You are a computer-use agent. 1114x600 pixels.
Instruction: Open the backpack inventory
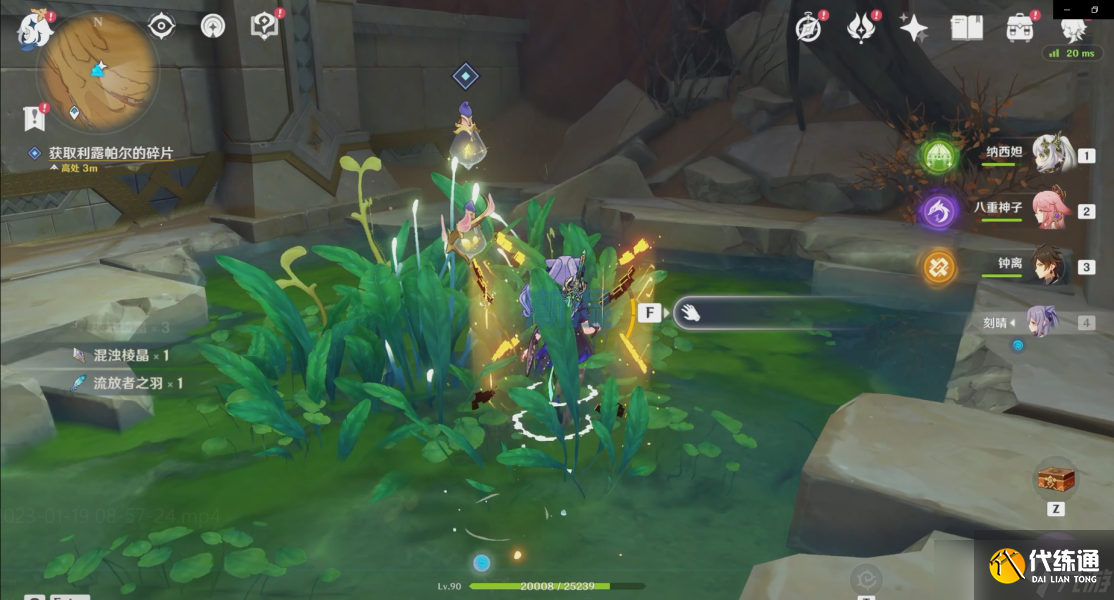pyautogui.click(x=1019, y=28)
